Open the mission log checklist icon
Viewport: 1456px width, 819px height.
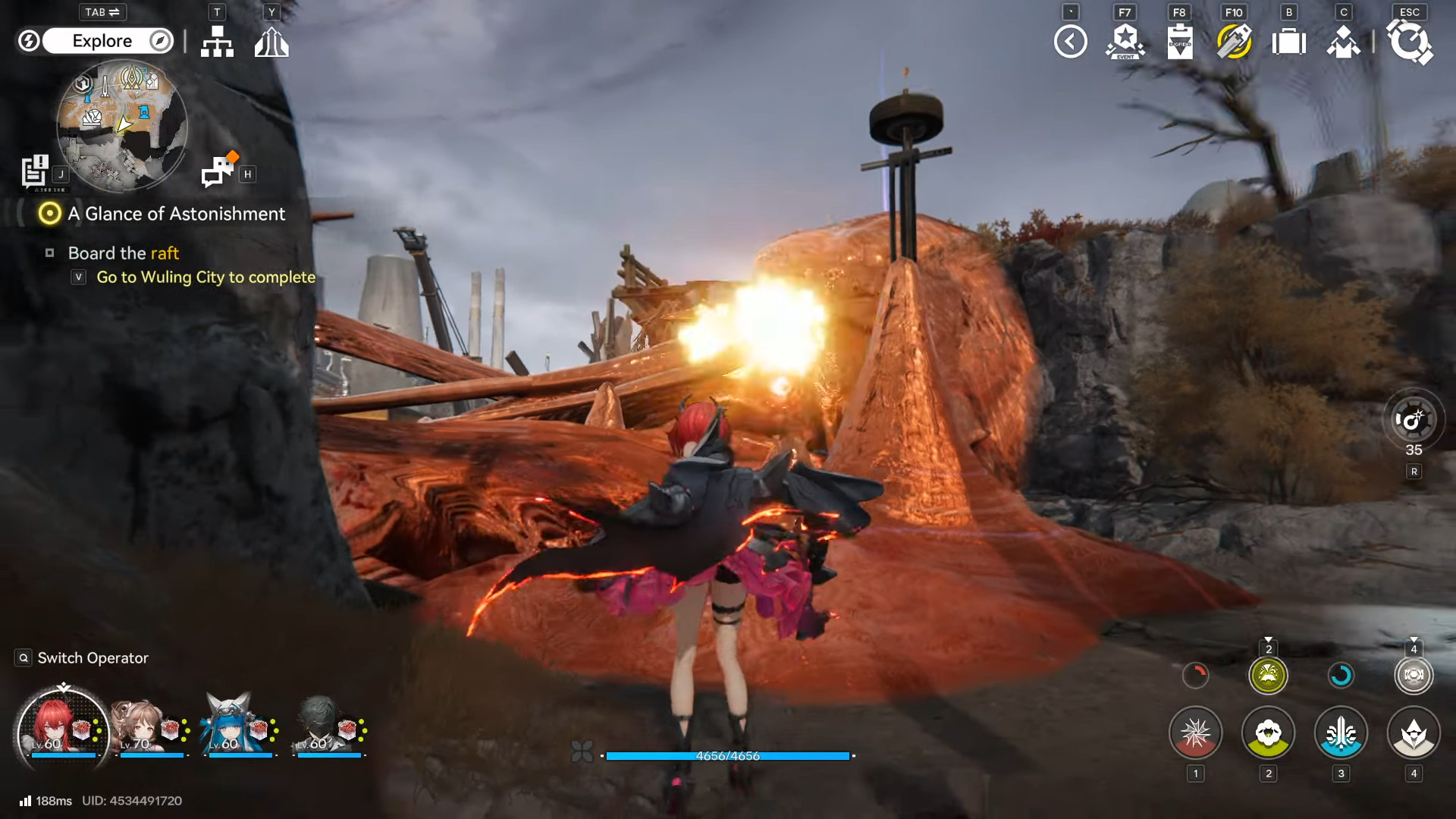tap(35, 171)
